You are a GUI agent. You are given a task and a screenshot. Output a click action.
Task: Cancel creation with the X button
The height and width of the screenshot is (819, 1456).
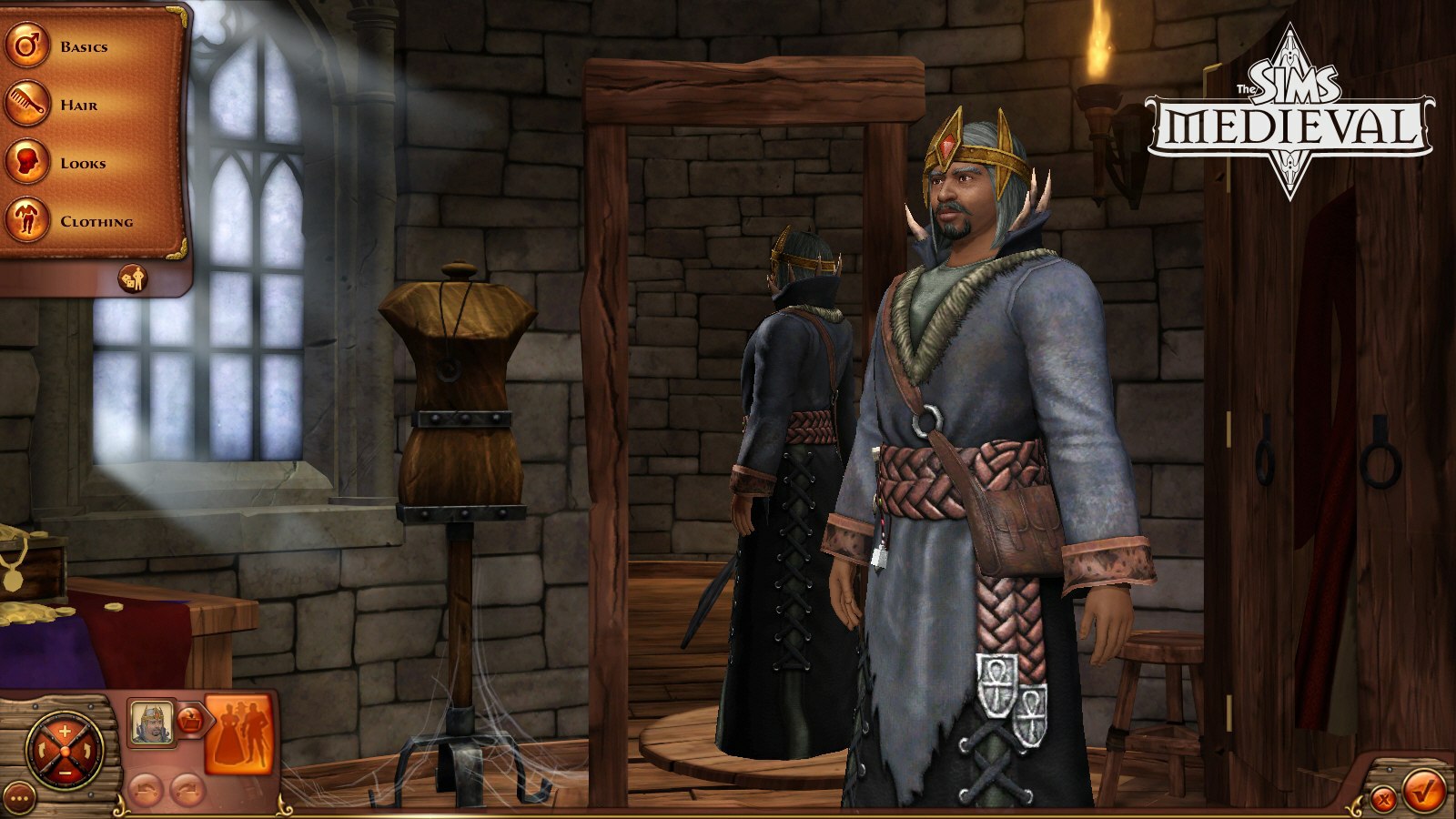(1382, 797)
